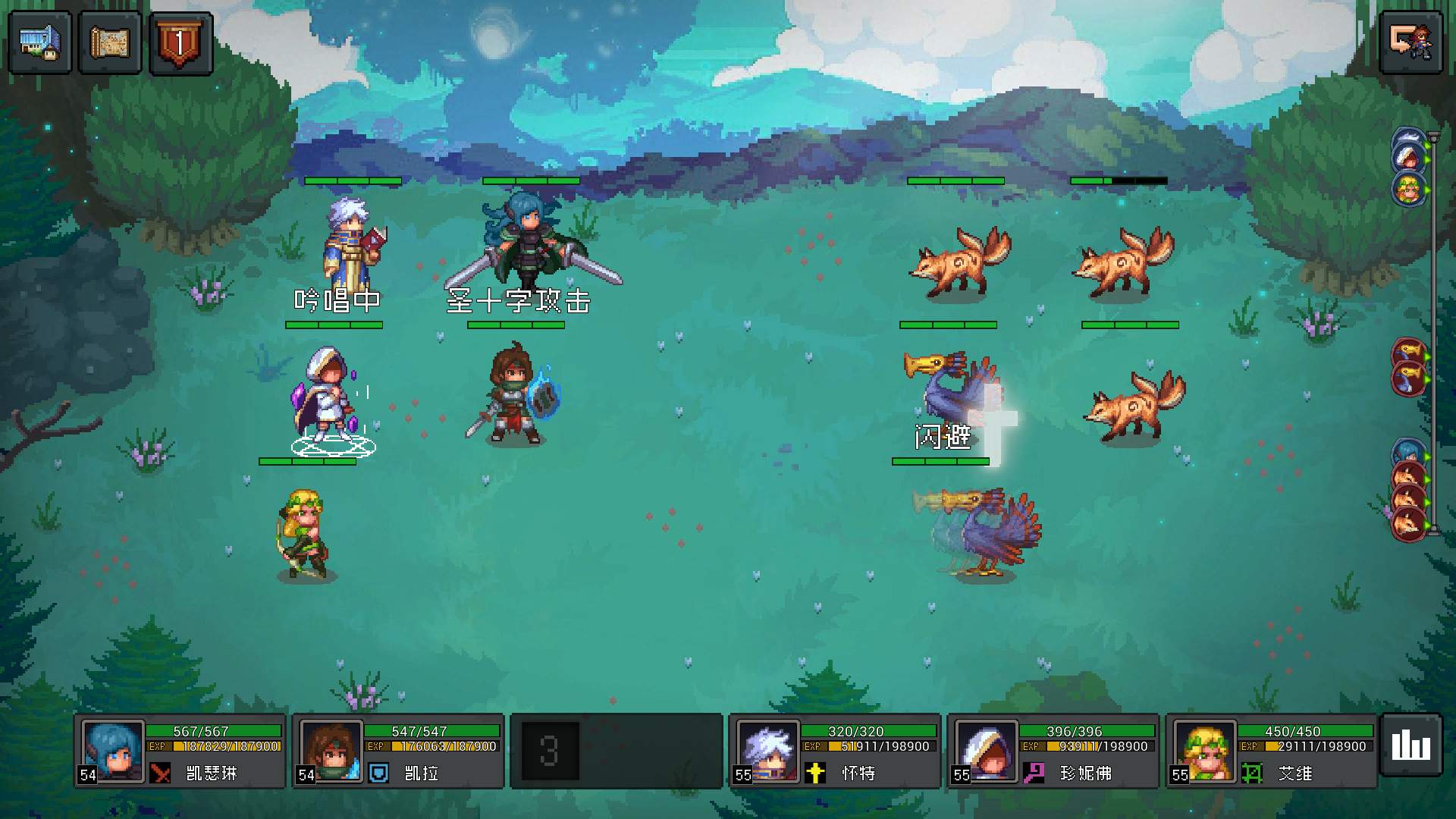Open the town building menu icon

39,42
